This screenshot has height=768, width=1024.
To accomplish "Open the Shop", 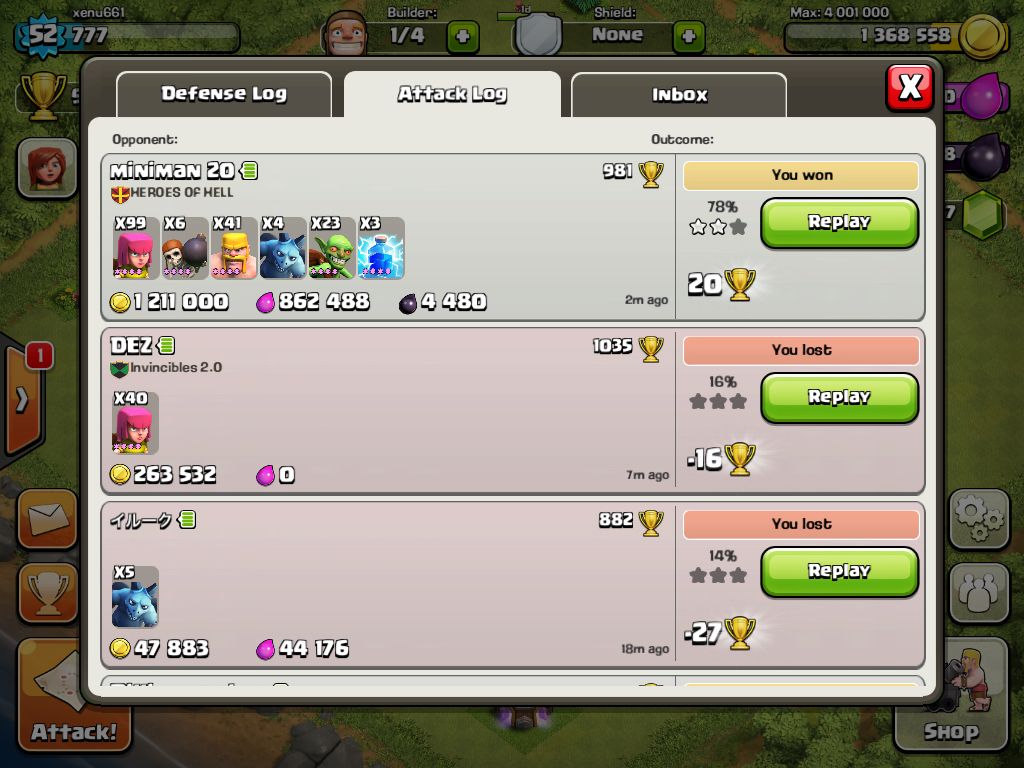I will 951,700.
